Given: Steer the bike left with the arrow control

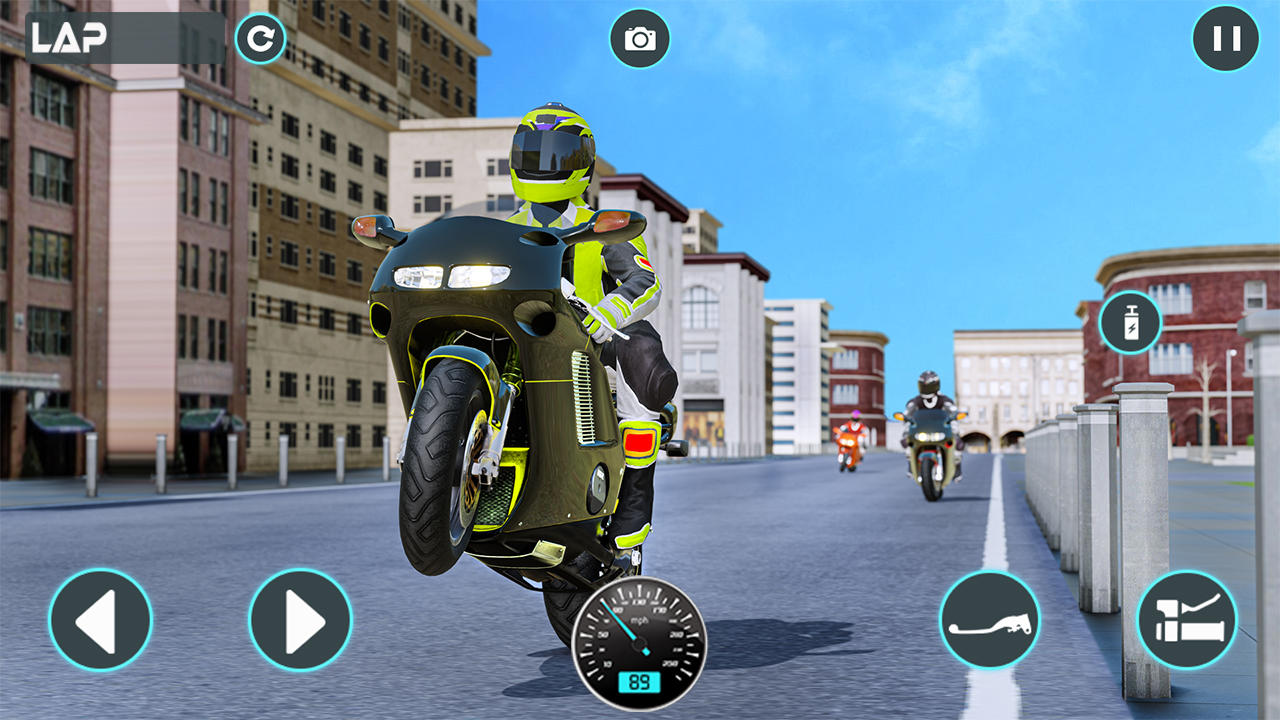Looking at the screenshot, I should (100, 620).
